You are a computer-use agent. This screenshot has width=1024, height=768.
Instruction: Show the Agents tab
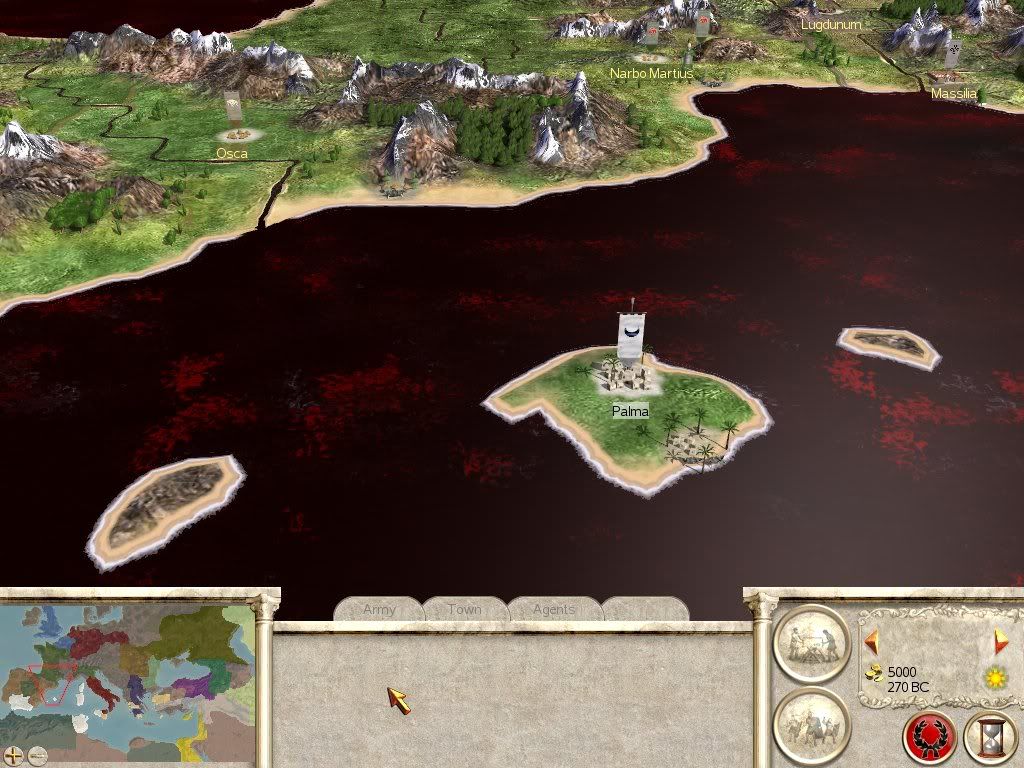point(554,609)
